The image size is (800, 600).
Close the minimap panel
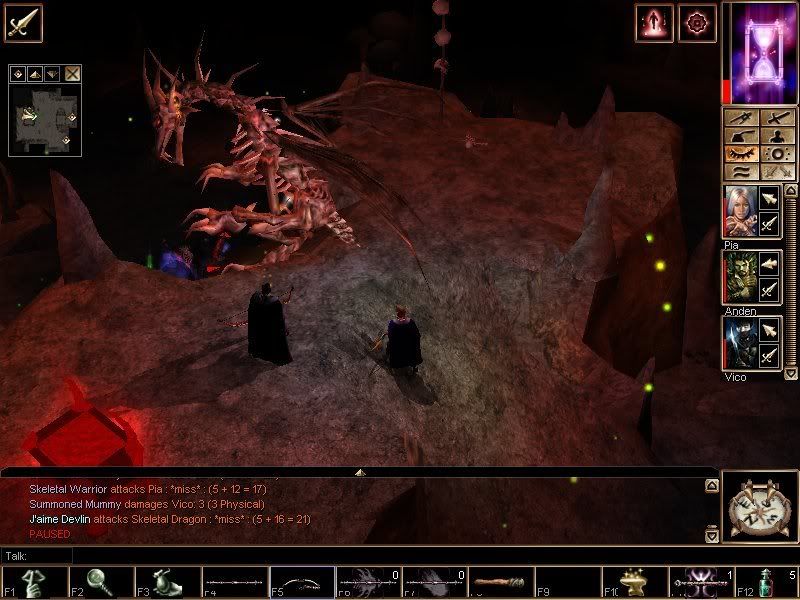(x=73, y=73)
